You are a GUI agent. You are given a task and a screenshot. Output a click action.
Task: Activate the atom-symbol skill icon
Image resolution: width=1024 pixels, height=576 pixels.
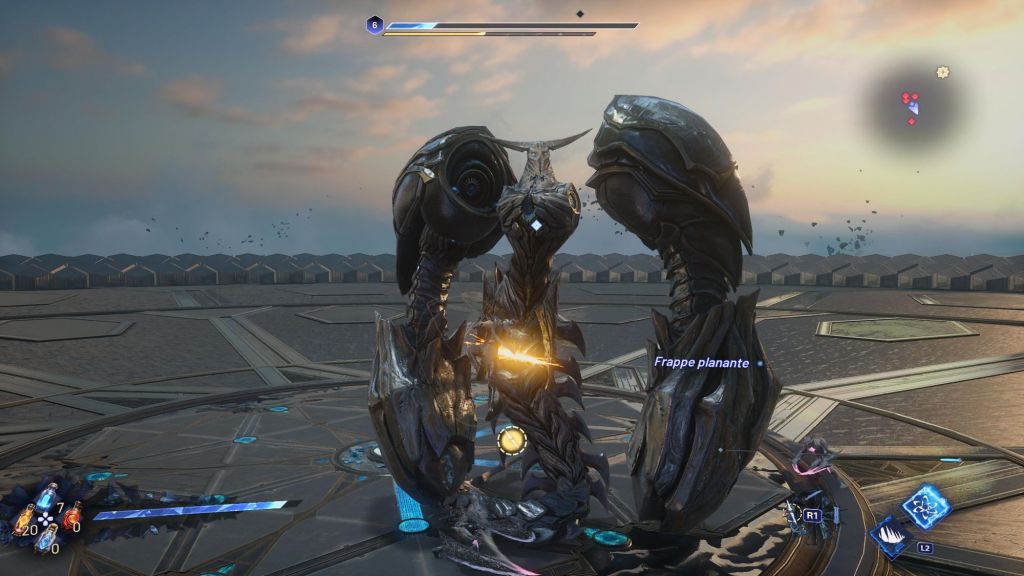click(x=926, y=505)
